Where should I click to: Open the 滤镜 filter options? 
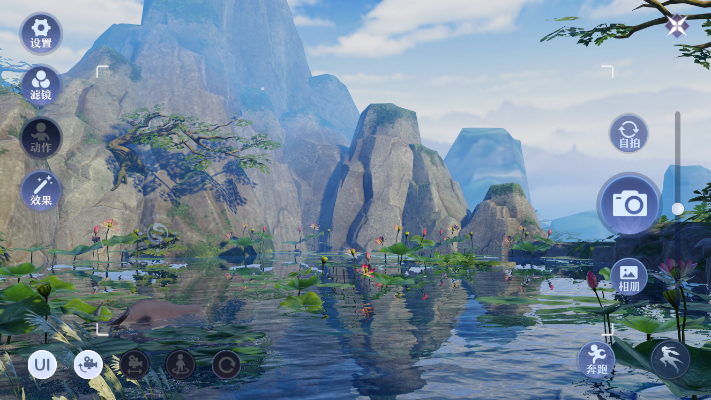tap(41, 85)
